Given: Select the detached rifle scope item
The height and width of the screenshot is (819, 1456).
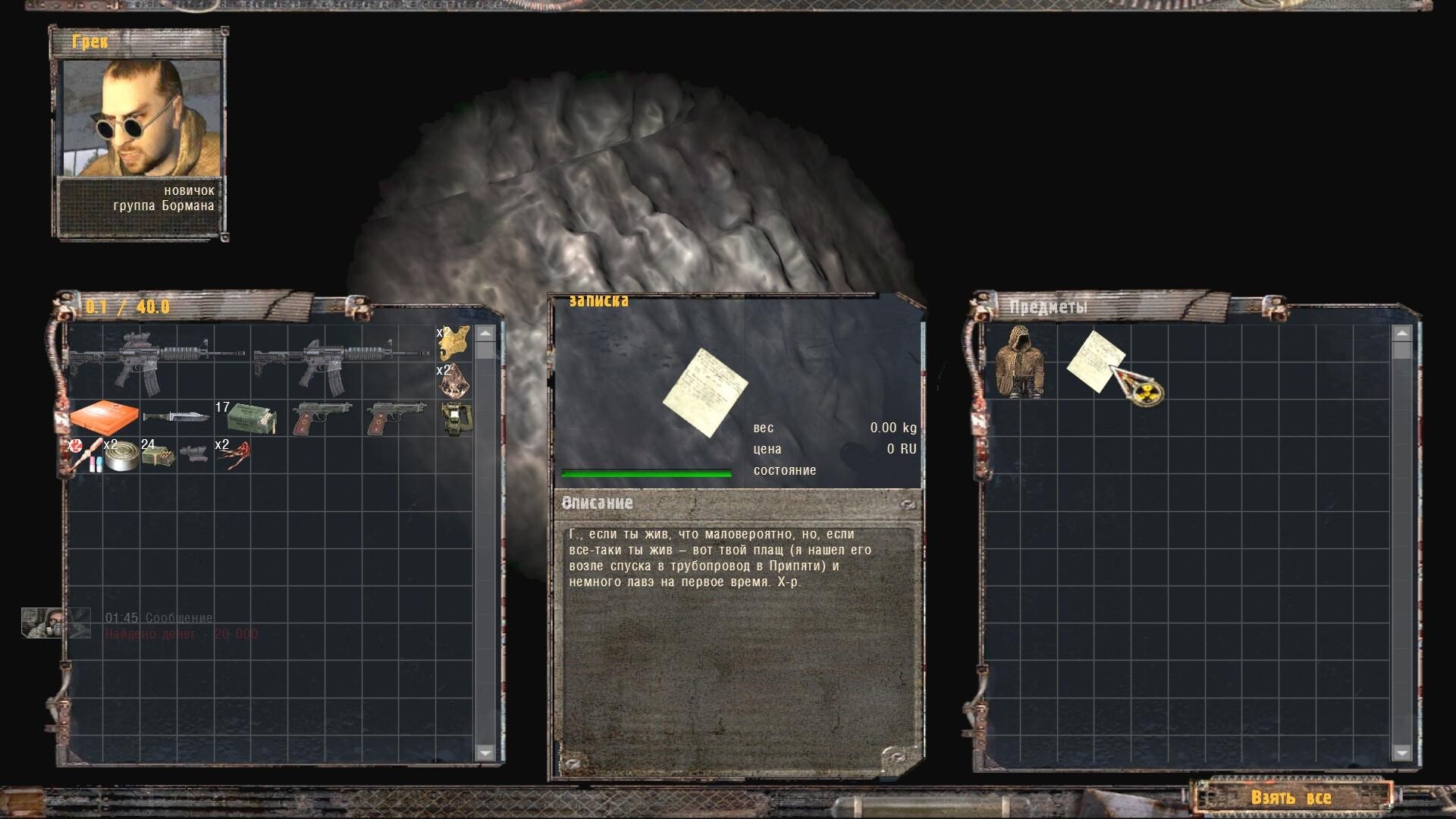Looking at the screenshot, I should pyautogui.click(x=195, y=455).
